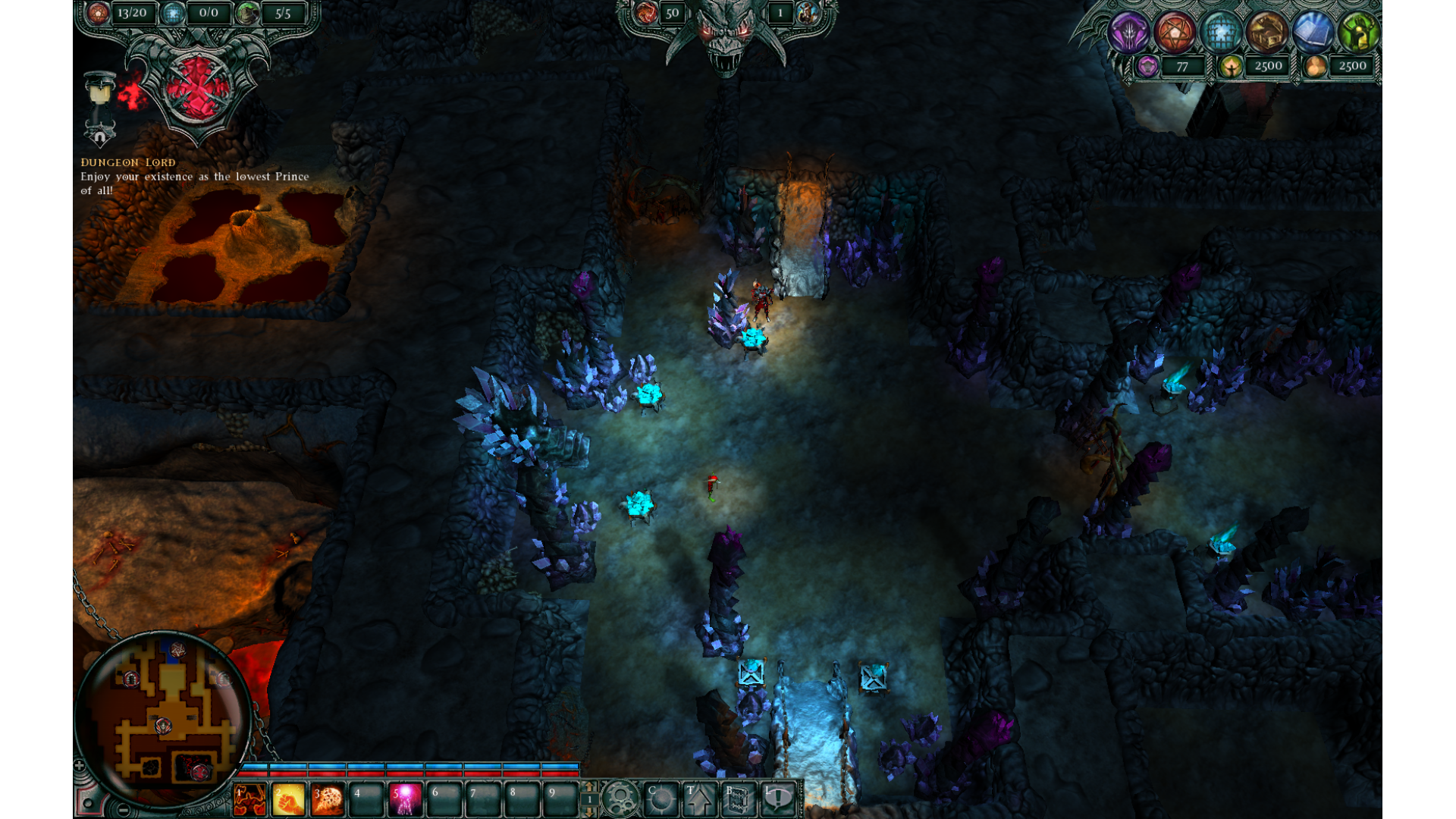Choose the green chained monster icon
The width and height of the screenshot is (1456, 819).
click(x=1358, y=33)
